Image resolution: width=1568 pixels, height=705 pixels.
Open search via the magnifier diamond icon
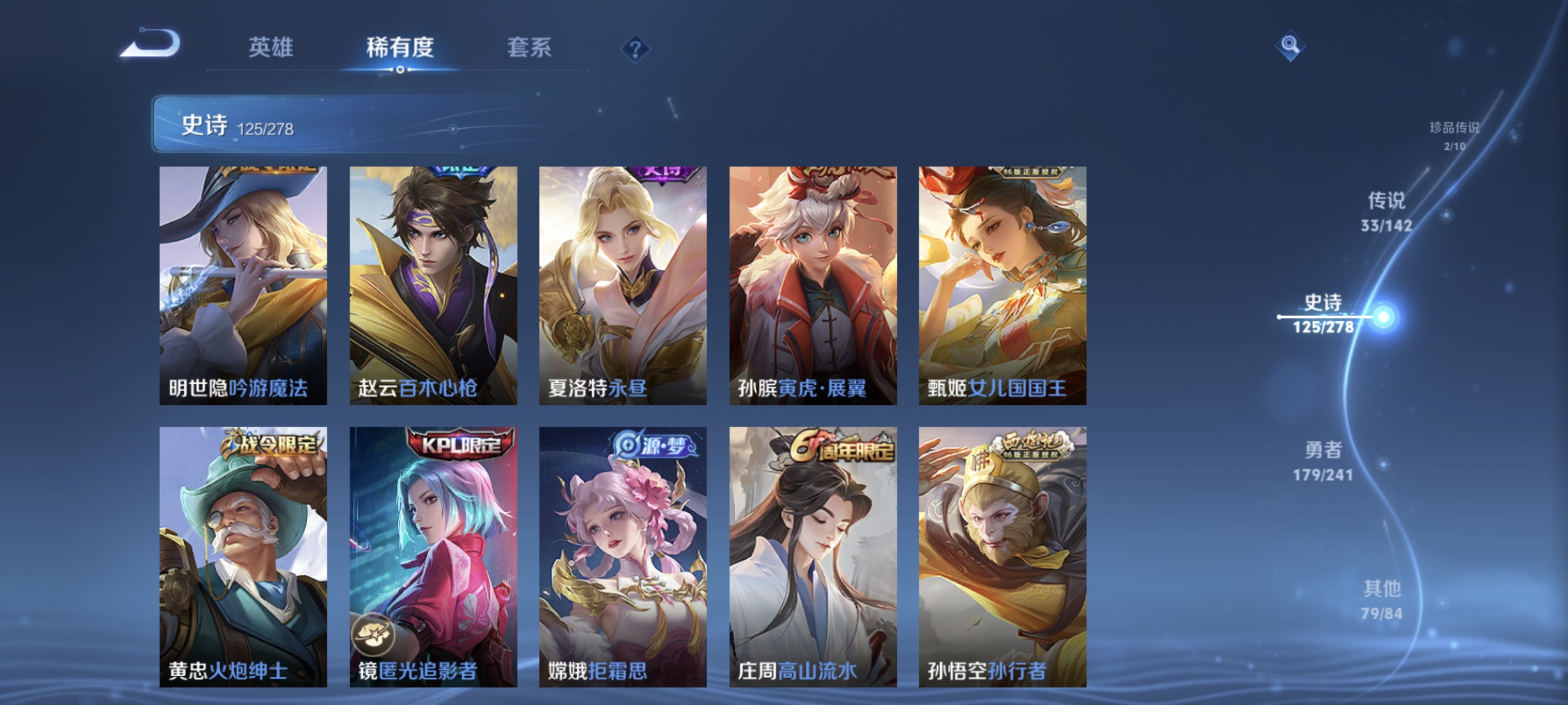(1291, 44)
